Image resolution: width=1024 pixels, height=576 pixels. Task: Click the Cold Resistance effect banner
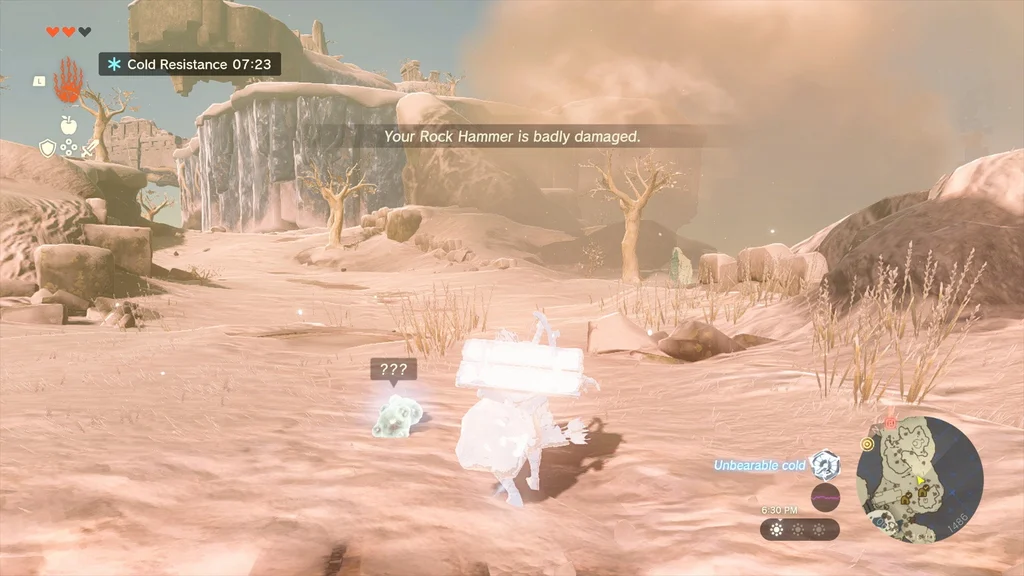tap(189, 64)
